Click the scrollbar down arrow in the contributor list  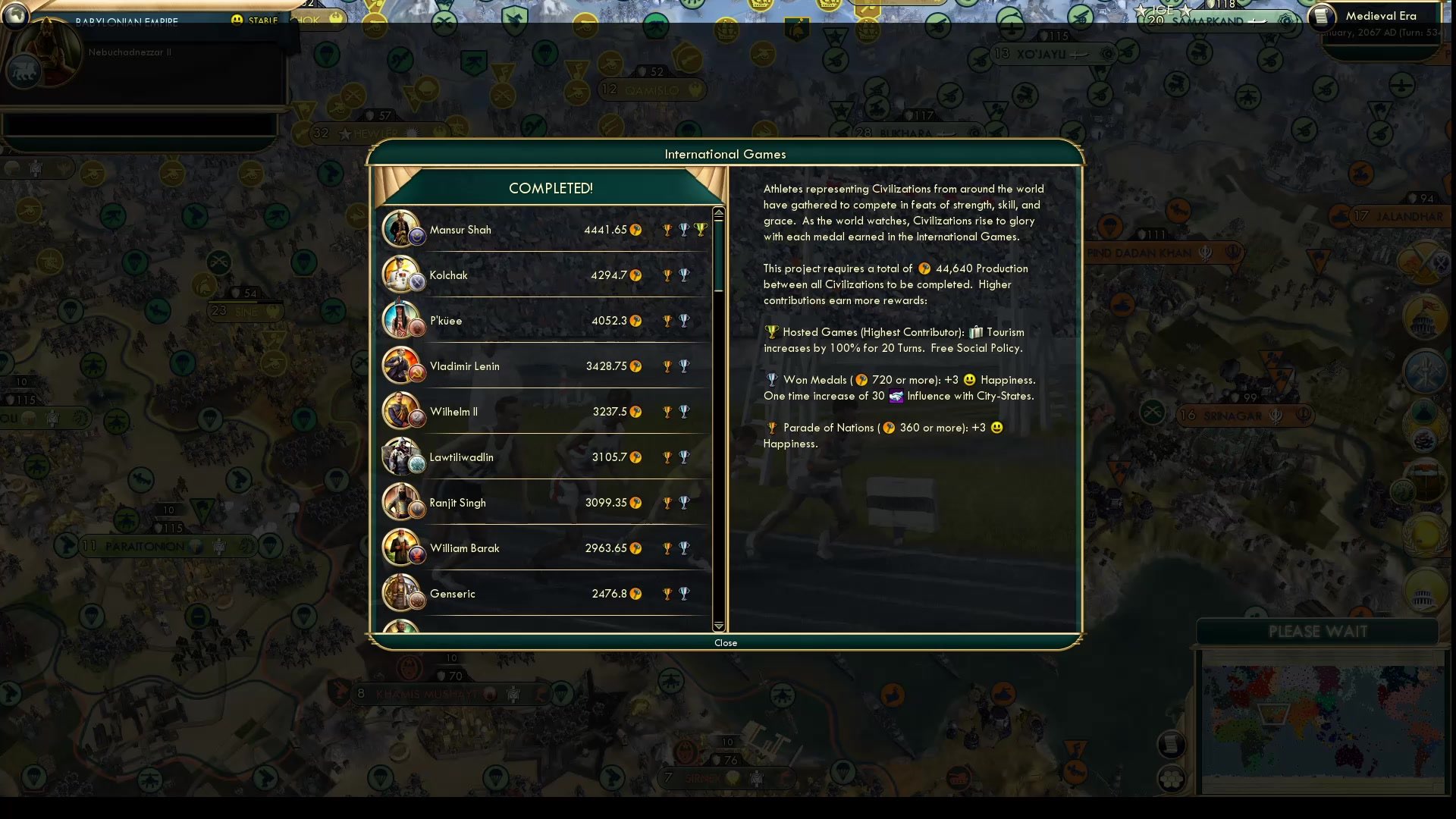click(x=718, y=627)
